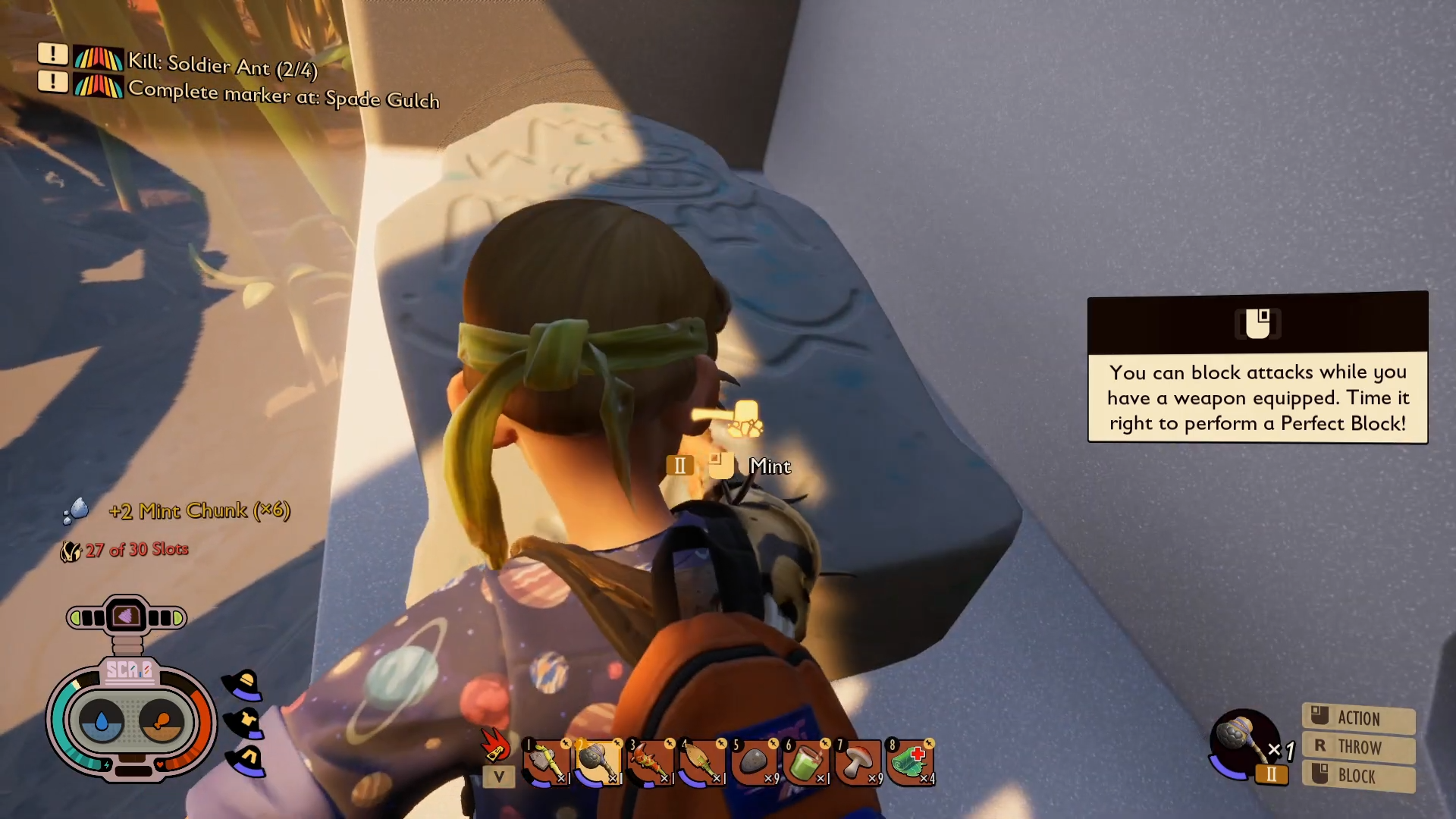Select the pebble stack in slot 5
1456x819 pixels.
point(754,762)
